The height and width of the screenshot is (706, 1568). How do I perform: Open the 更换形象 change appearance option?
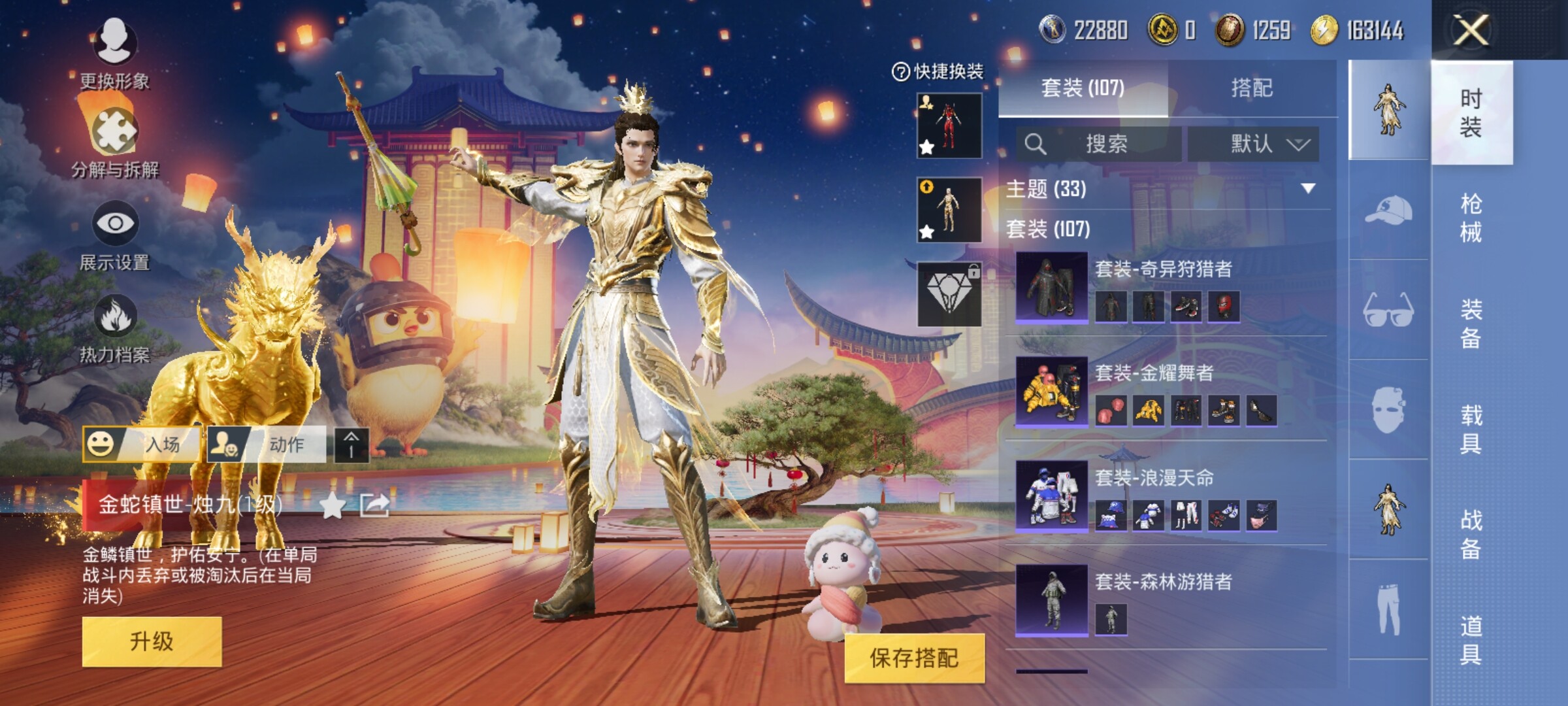115,54
